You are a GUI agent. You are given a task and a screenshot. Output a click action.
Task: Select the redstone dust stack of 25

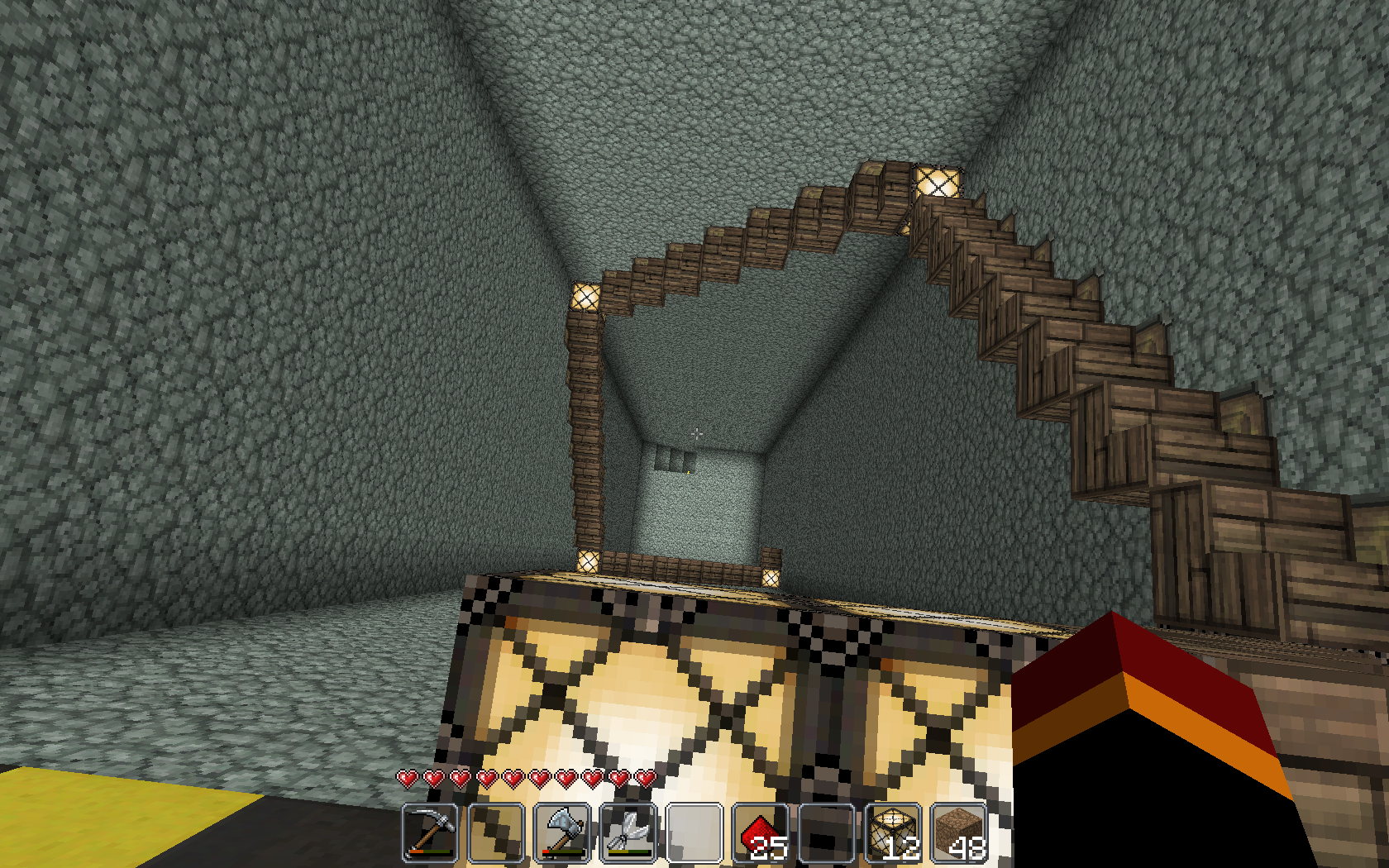click(x=761, y=832)
